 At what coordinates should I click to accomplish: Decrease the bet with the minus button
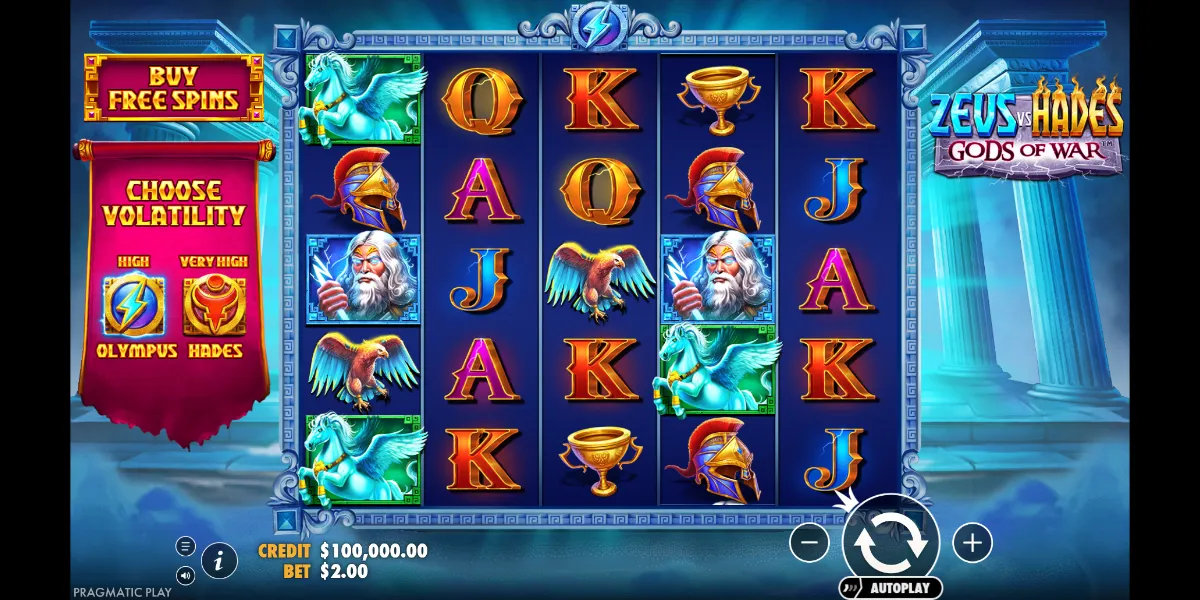[809, 543]
